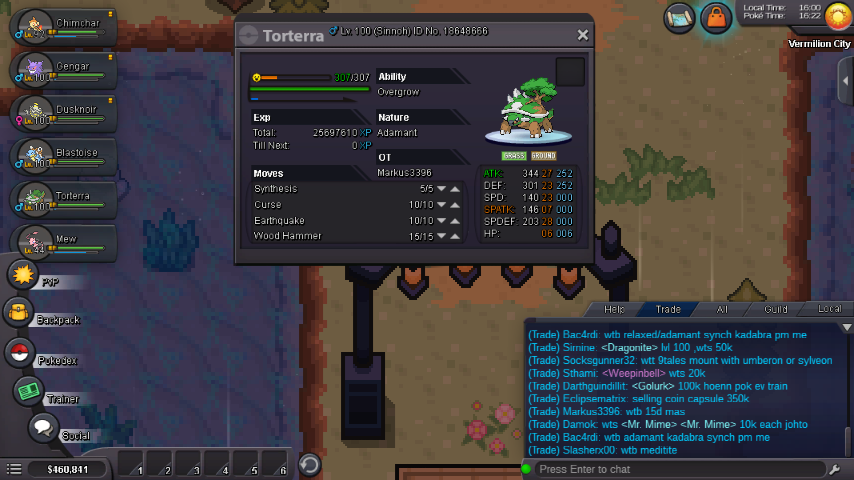Switch to the All chat tab
The height and width of the screenshot is (480, 854).
pyautogui.click(x=721, y=310)
